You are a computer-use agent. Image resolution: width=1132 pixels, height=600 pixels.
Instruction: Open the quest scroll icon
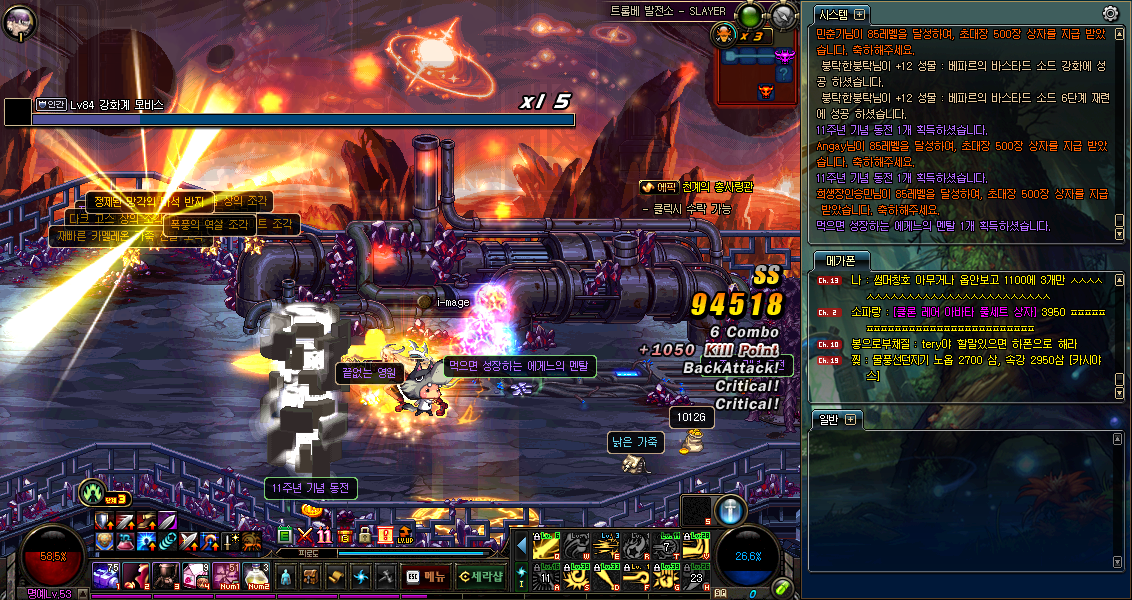[336, 576]
